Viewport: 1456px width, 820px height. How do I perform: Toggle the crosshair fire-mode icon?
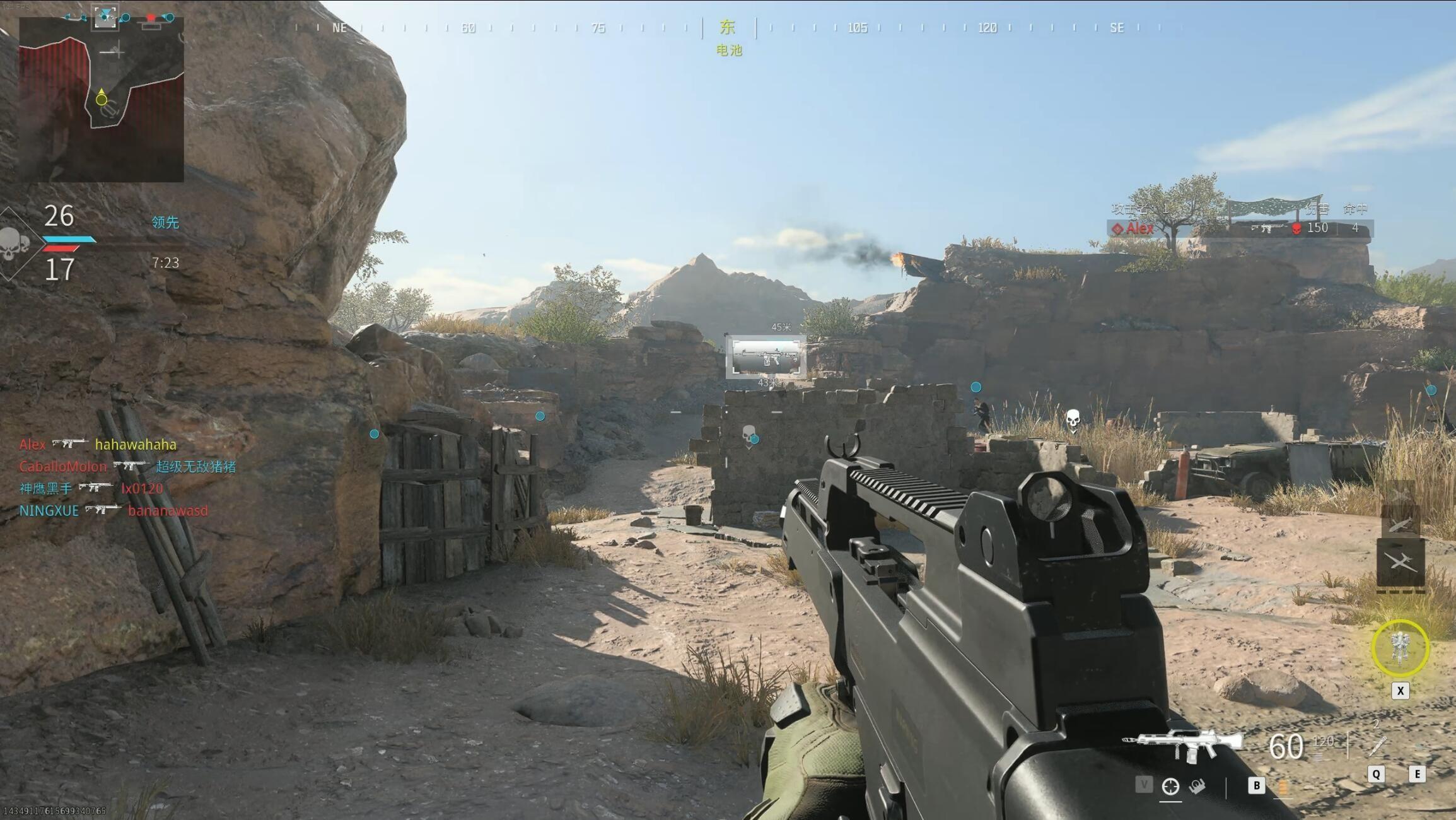pos(1170,787)
